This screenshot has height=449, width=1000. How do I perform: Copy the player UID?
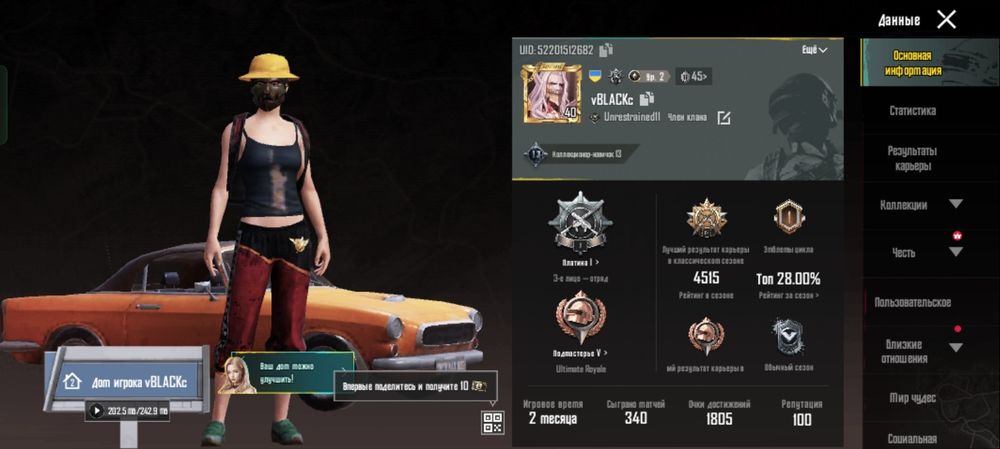pyautogui.click(x=607, y=50)
